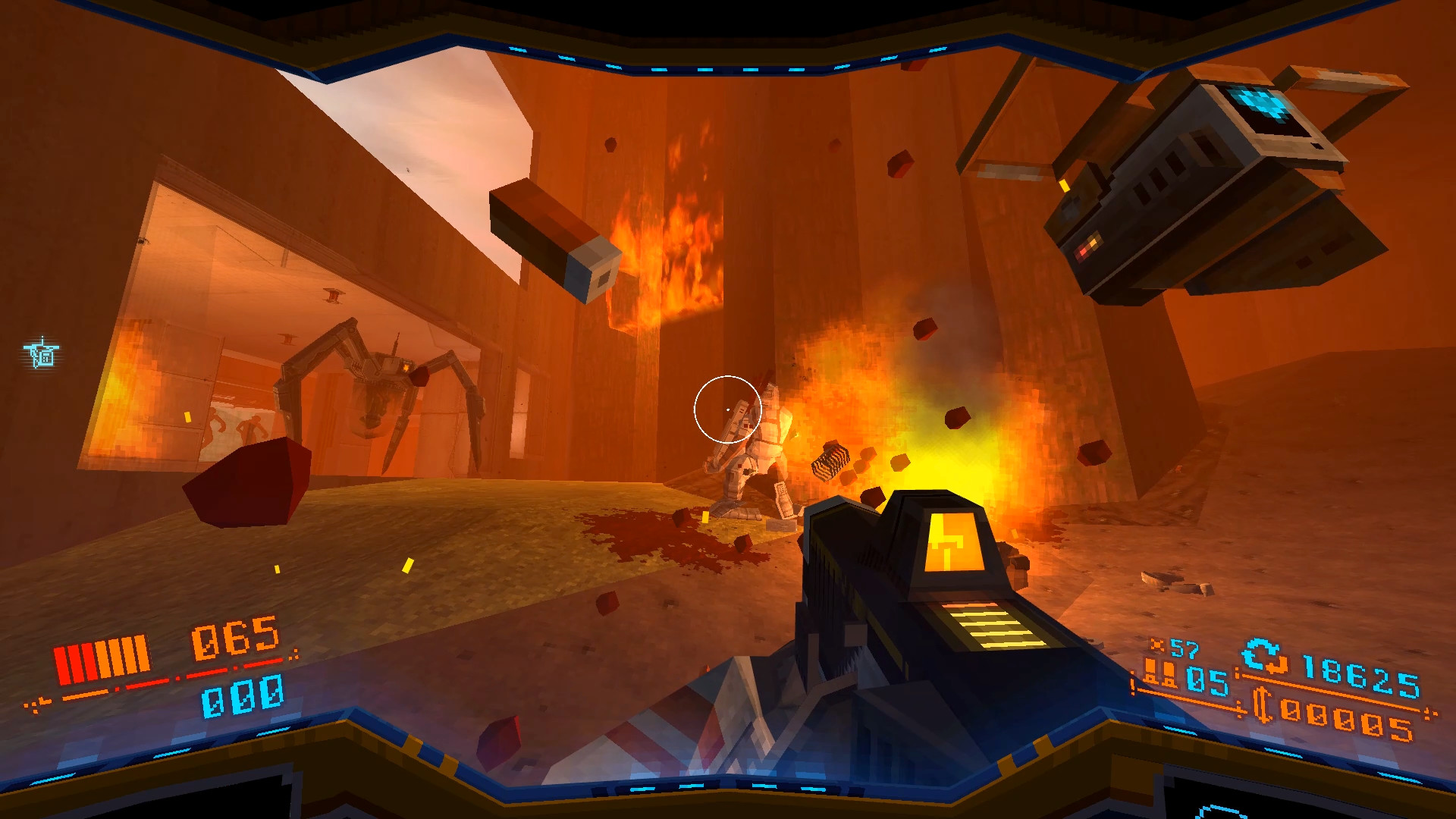The height and width of the screenshot is (819, 1456).
Task: Click the blue transmitter icon on the left edge
Action: 42,353
